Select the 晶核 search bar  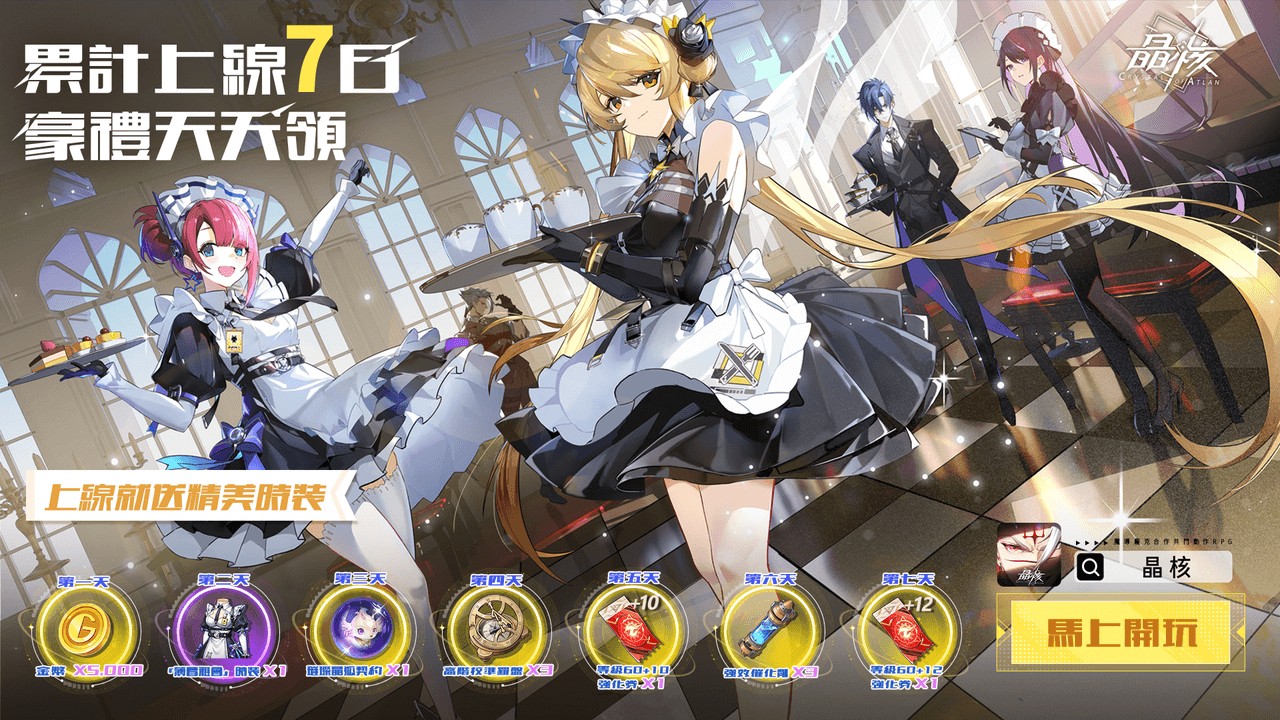(x=1155, y=568)
